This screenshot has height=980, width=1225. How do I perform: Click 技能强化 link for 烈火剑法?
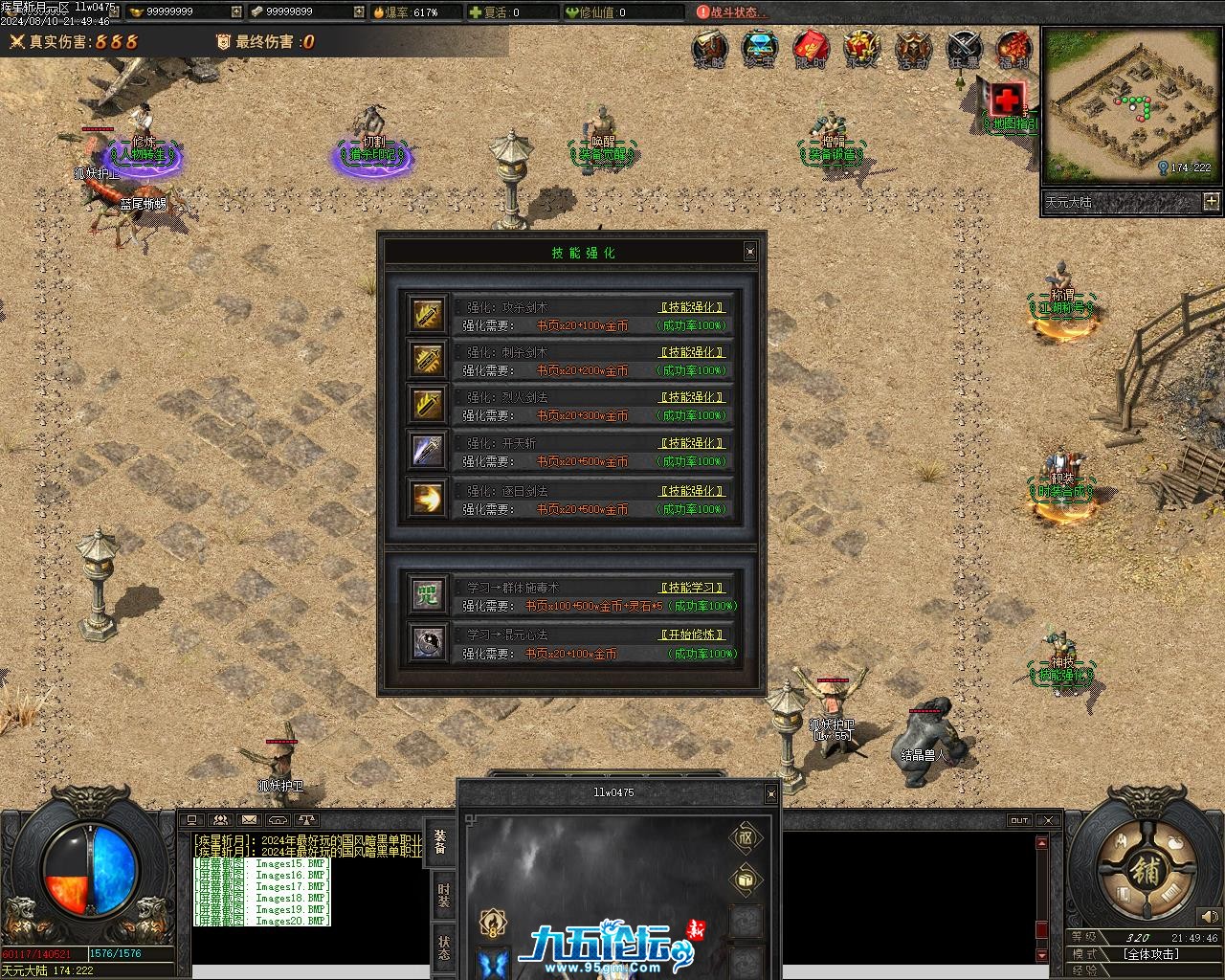(x=692, y=397)
